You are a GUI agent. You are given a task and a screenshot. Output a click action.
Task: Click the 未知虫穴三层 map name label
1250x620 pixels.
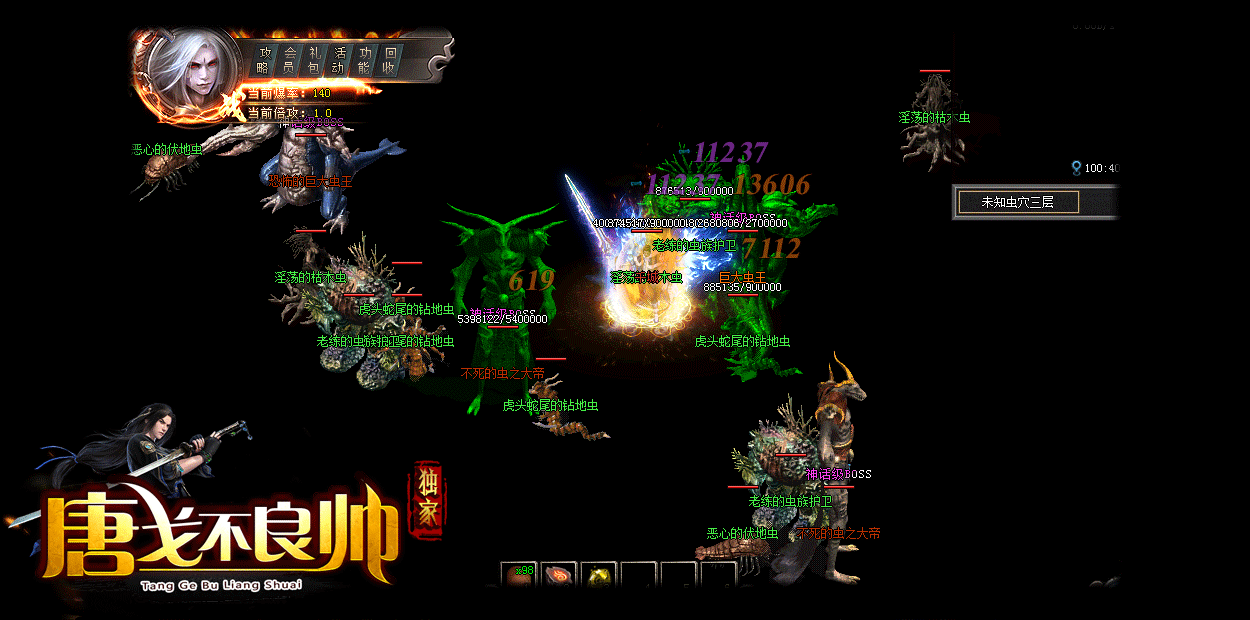(x=1018, y=202)
